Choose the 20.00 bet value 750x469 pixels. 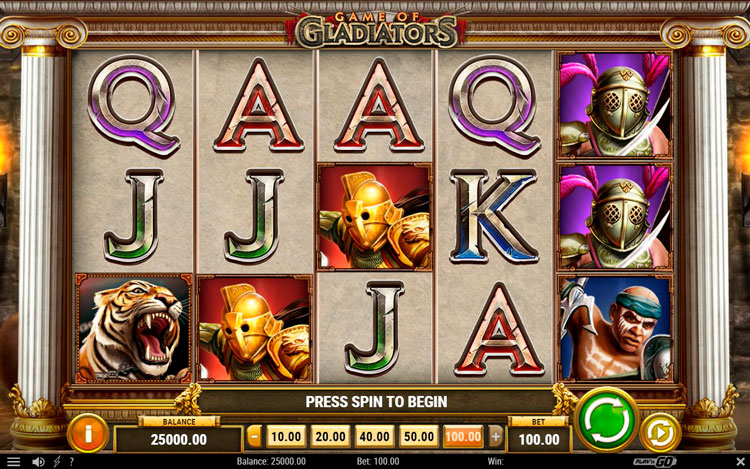tap(330, 436)
